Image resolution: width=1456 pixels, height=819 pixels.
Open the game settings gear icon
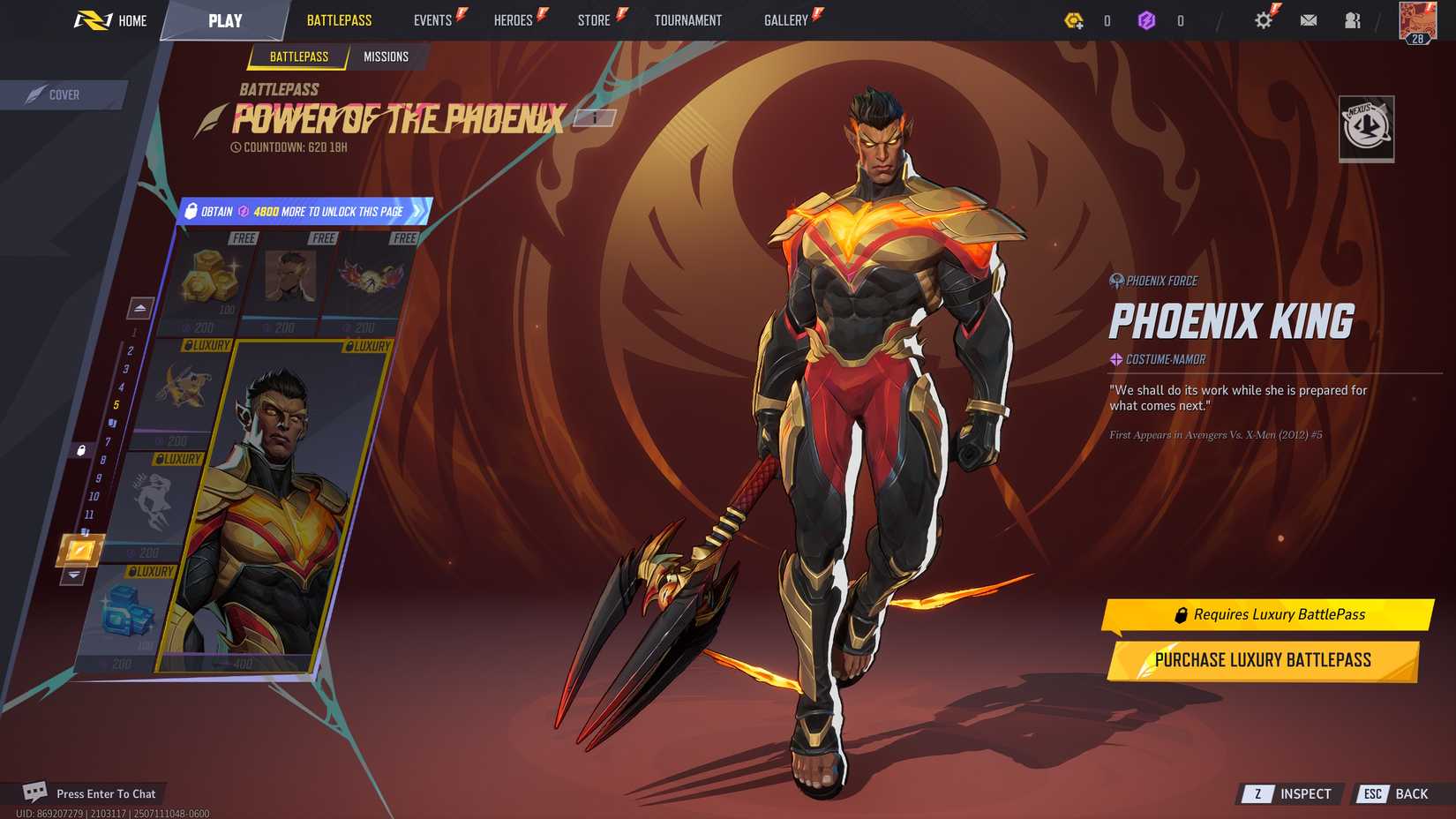pos(1262,19)
